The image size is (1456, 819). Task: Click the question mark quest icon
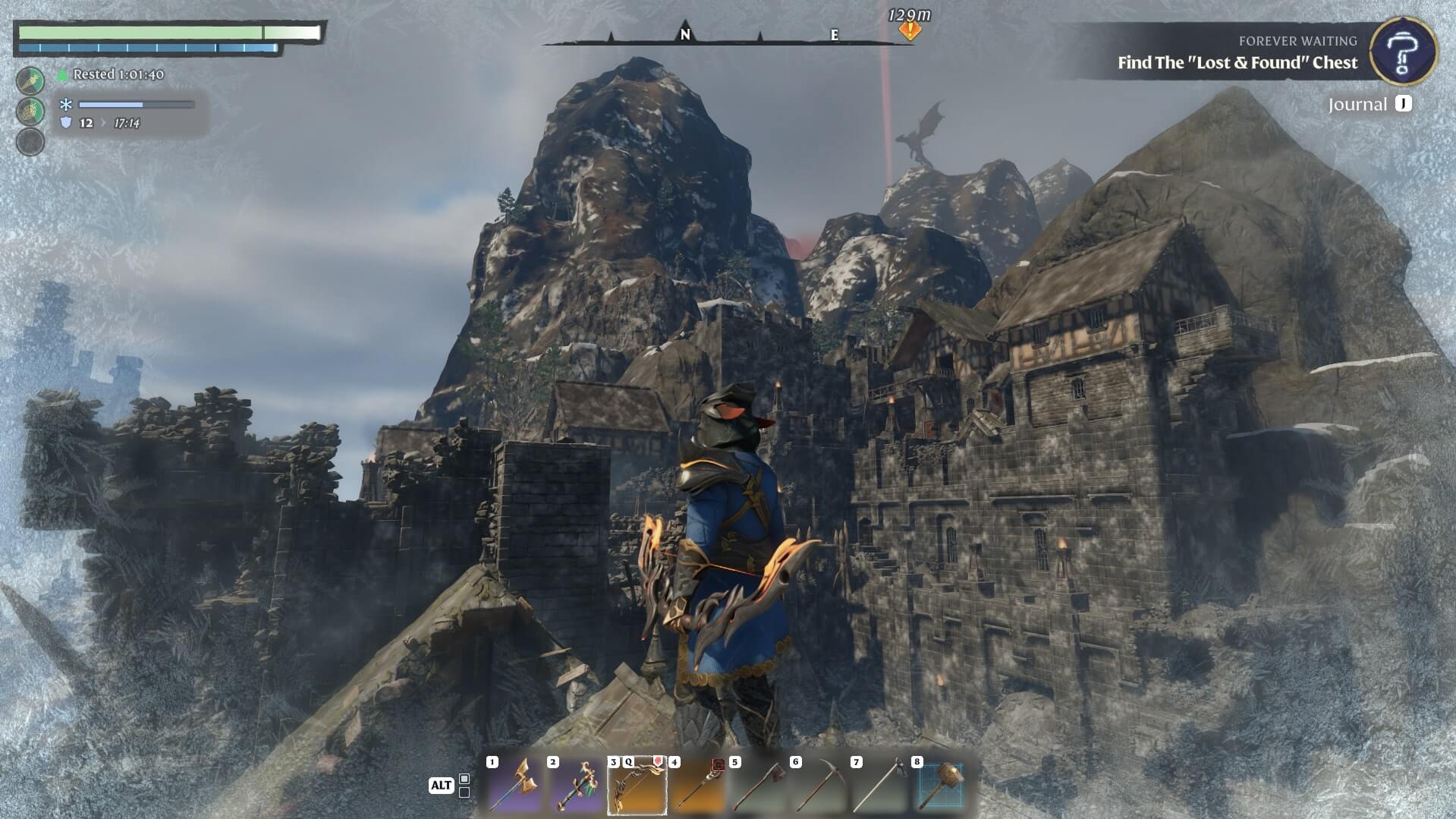(1403, 51)
